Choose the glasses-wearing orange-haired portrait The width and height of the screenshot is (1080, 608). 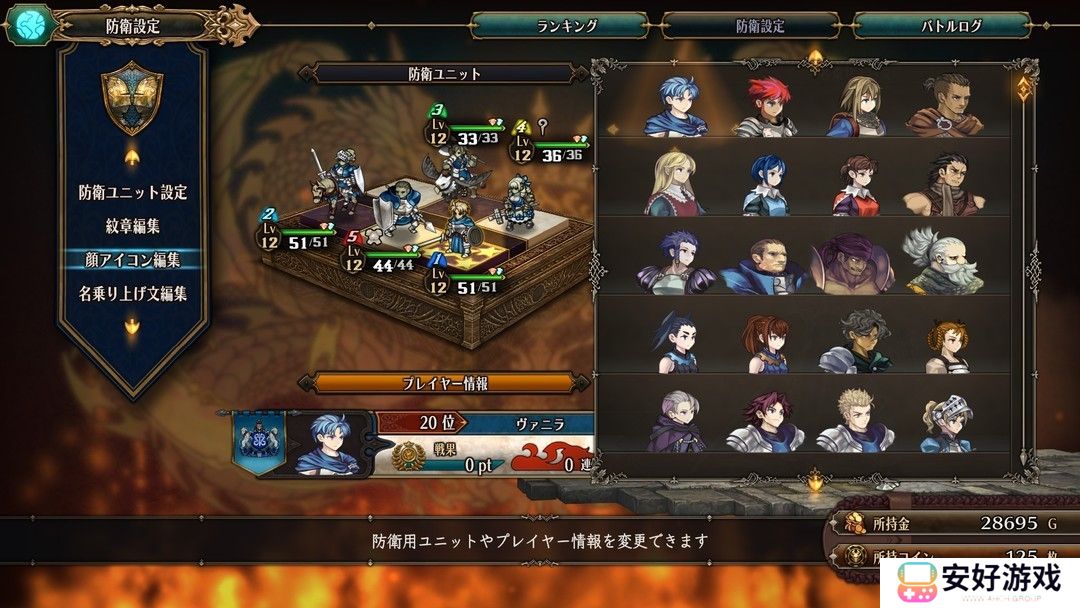coord(946,344)
